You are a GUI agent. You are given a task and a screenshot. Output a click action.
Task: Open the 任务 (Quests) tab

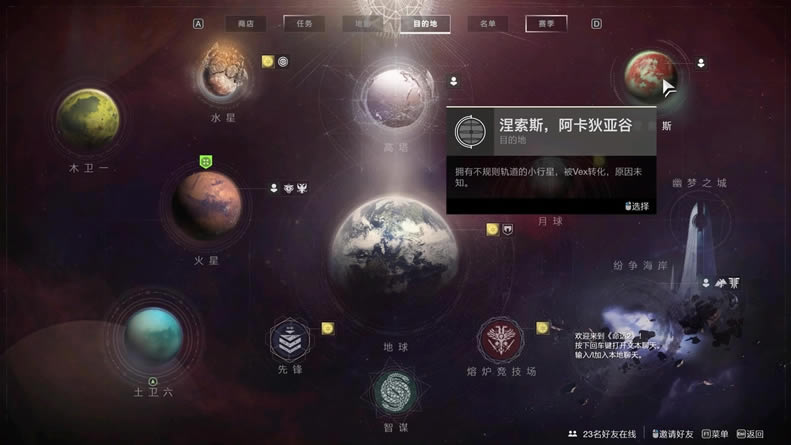click(x=304, y=24)
